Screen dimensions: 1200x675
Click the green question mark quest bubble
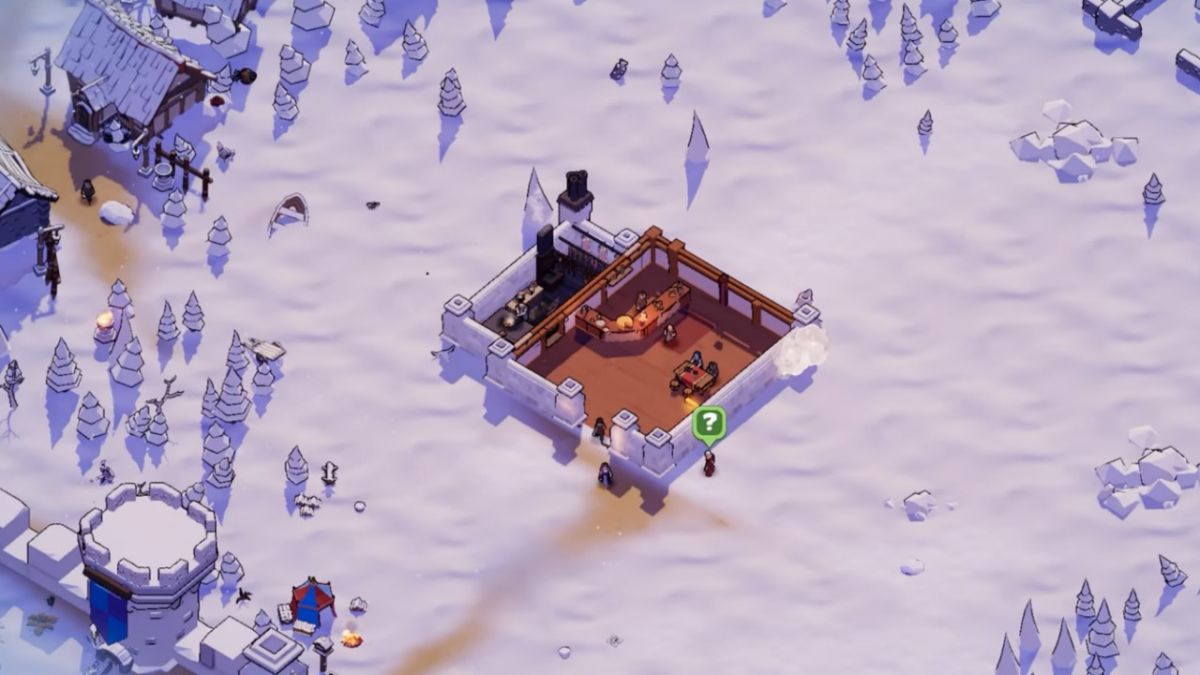708,423
